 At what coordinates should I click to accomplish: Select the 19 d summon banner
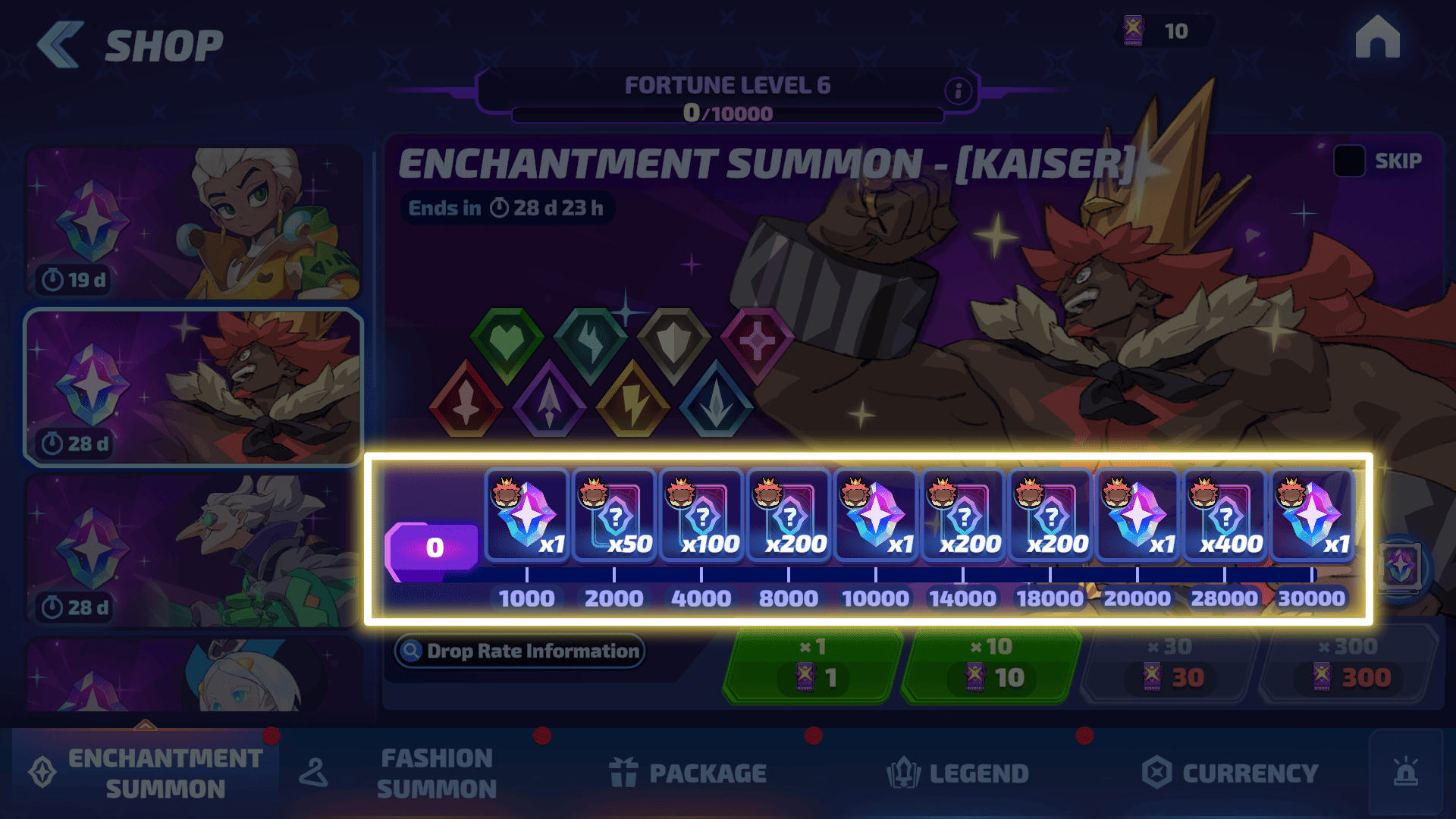[x=193, y=224]
